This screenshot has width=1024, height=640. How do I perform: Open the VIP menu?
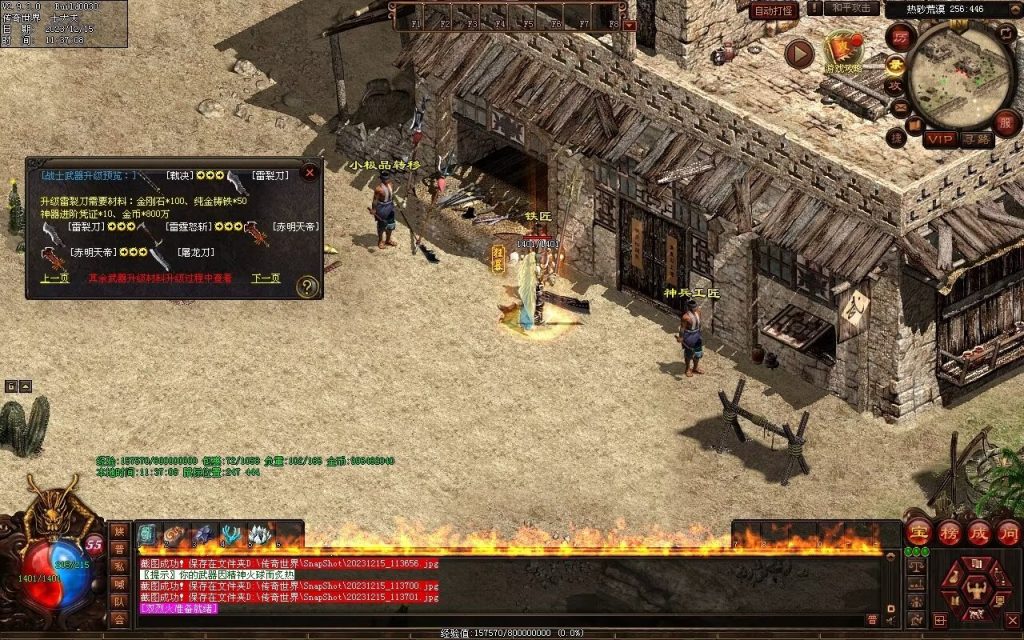[x=939, y=139]
